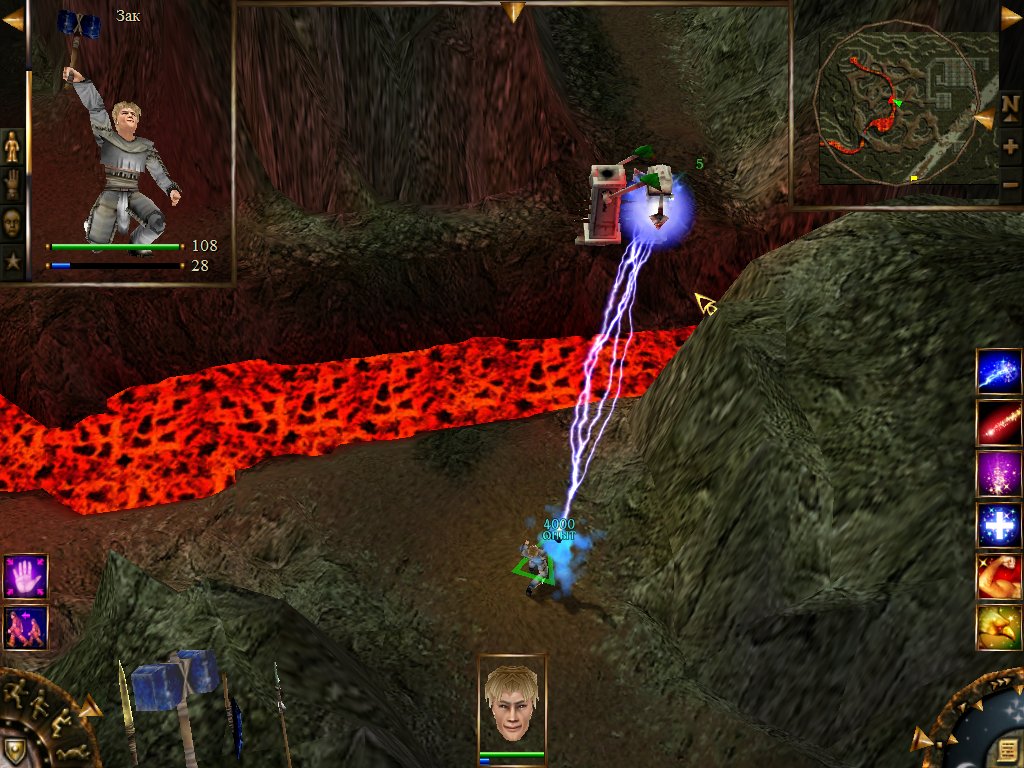The width and height of the screenshot is (1024, 768).
Task: Click the shield icon on movement dial
Action: [x=14, y=749]
